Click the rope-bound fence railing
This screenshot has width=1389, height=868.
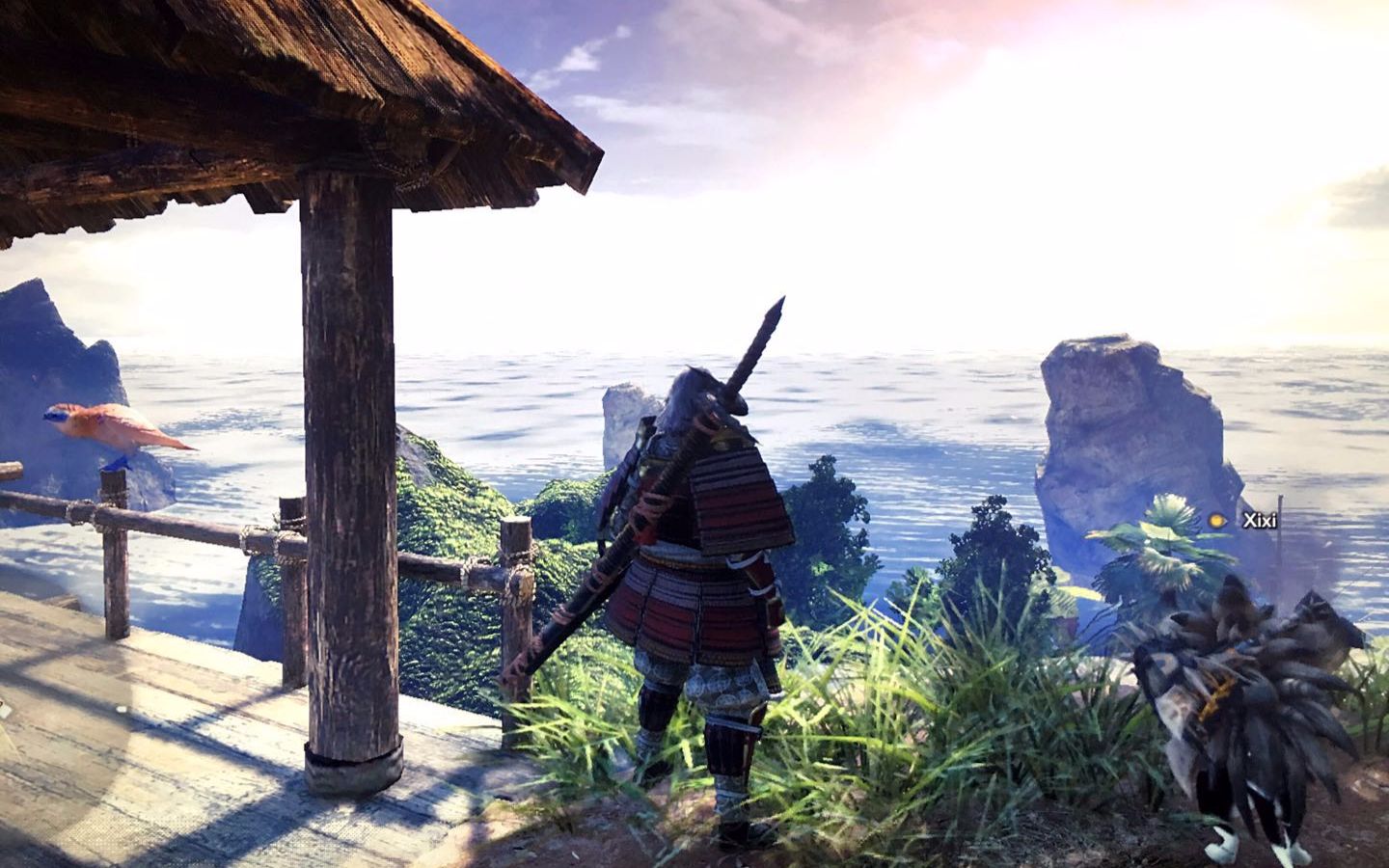tap(193, 526)
